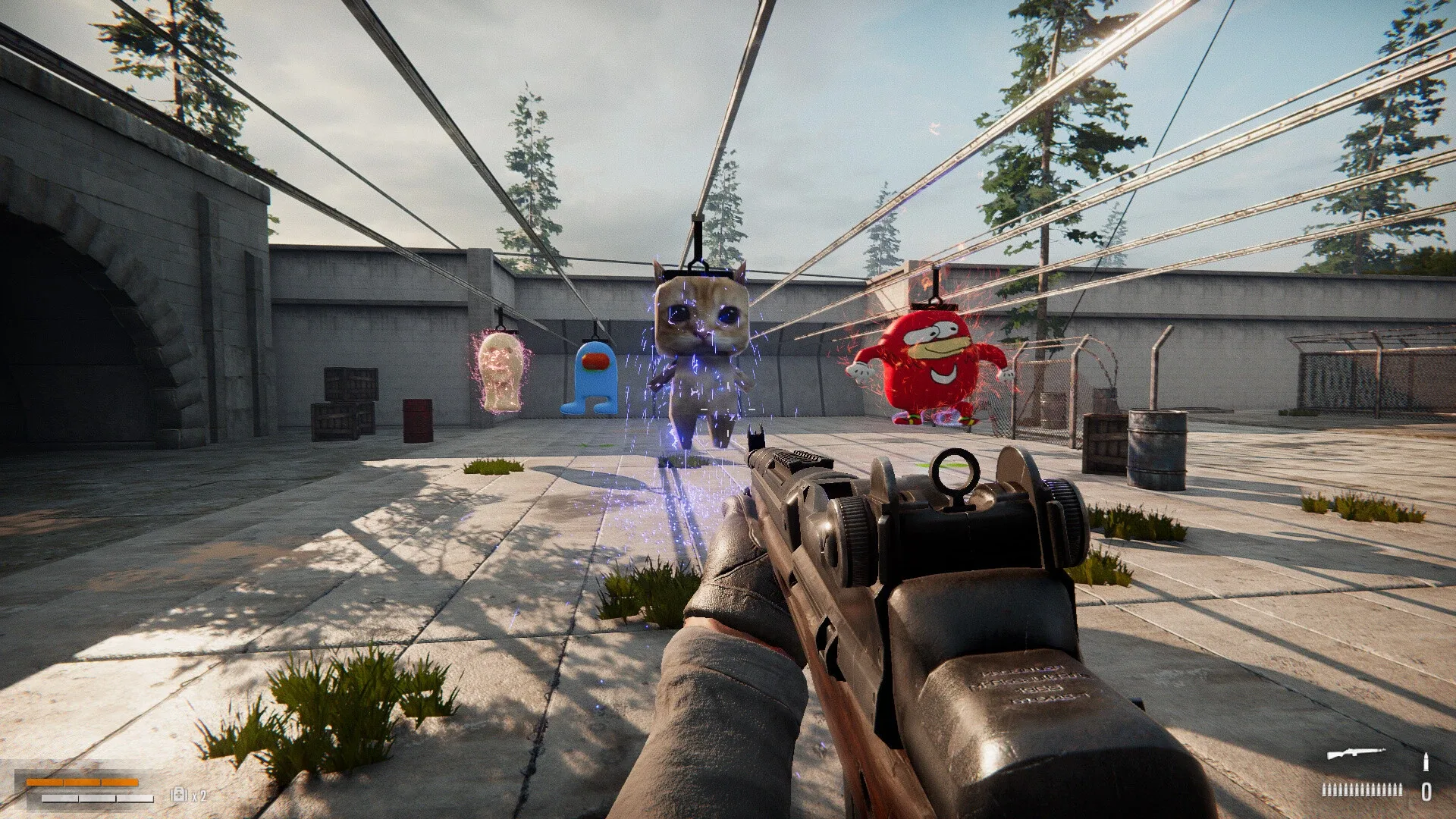The image size is (1456, 819).
Task: Click the x2 medkit count label
Action: click(199, 795)
